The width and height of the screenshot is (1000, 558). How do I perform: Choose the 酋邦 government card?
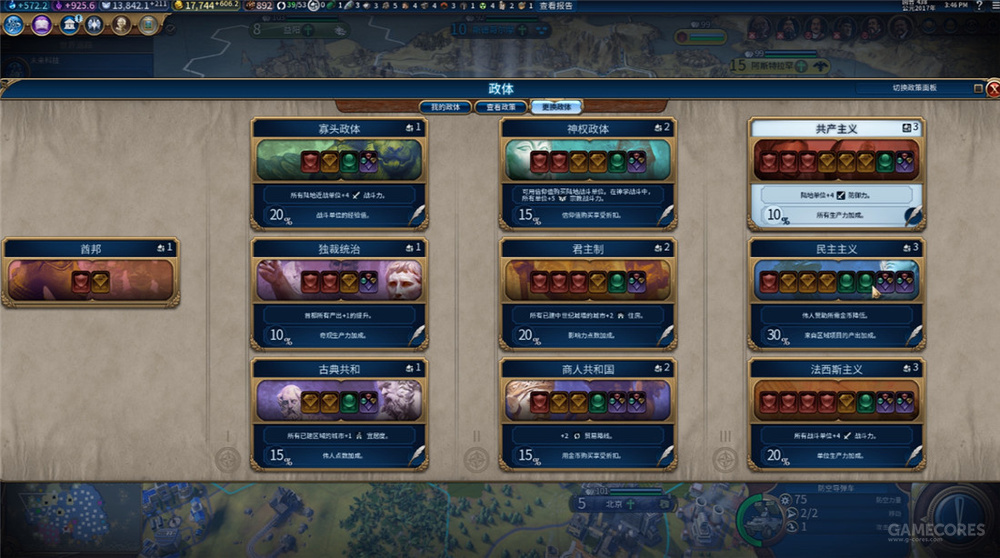point(91,272)
